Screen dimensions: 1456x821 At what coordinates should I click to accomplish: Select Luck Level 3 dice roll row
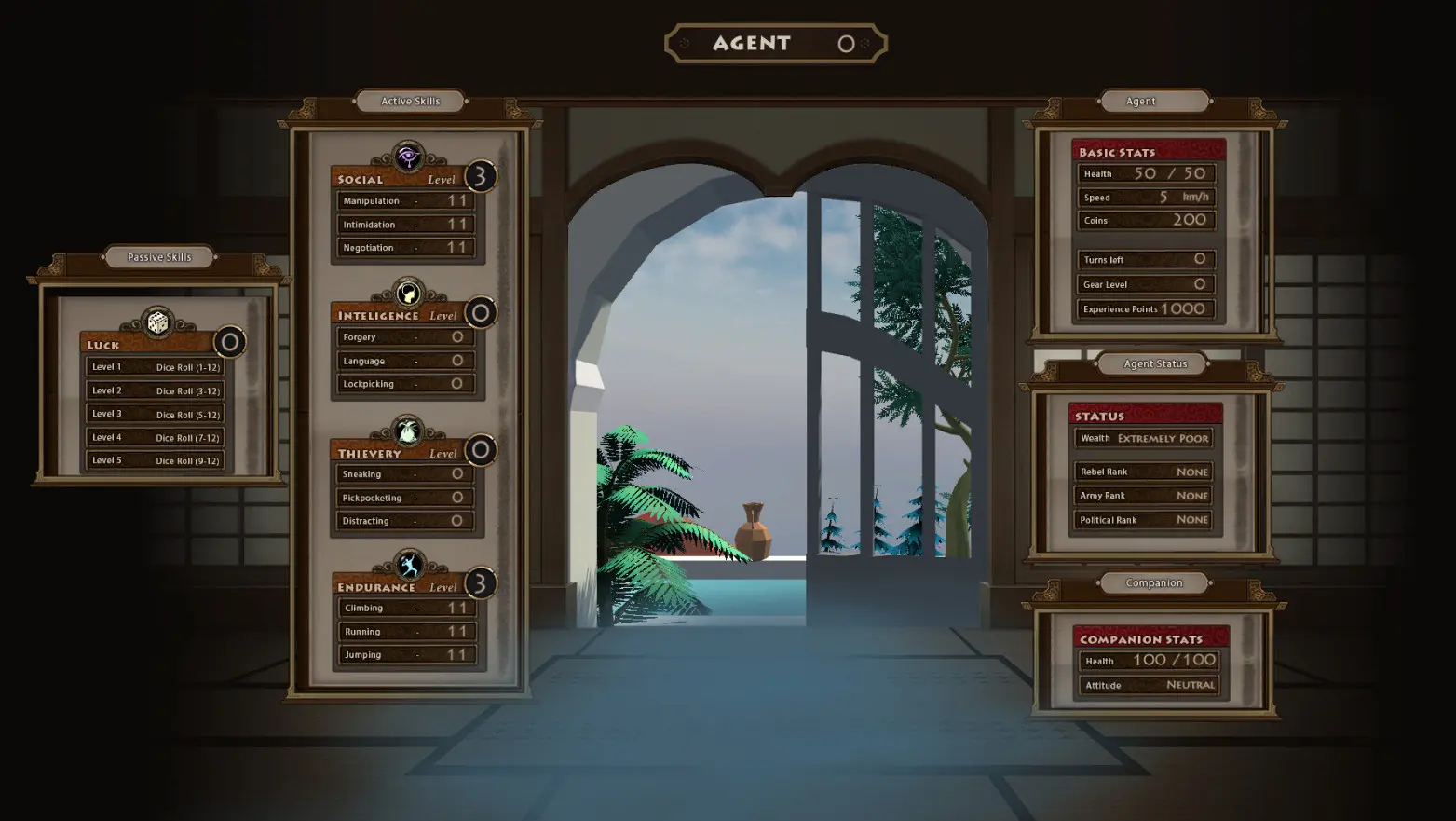(156, 414)
